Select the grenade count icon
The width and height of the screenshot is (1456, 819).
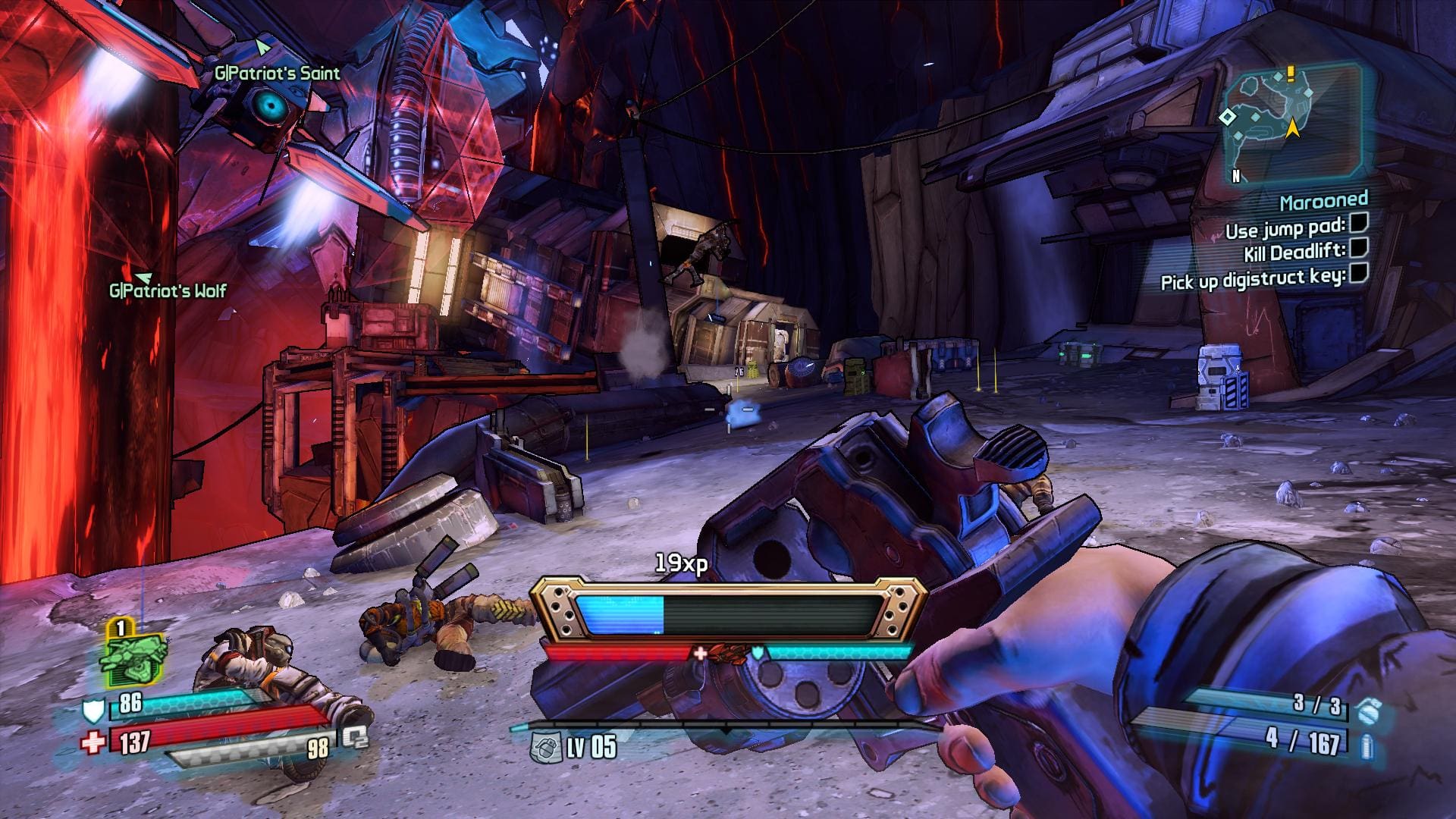(1368, 712)
